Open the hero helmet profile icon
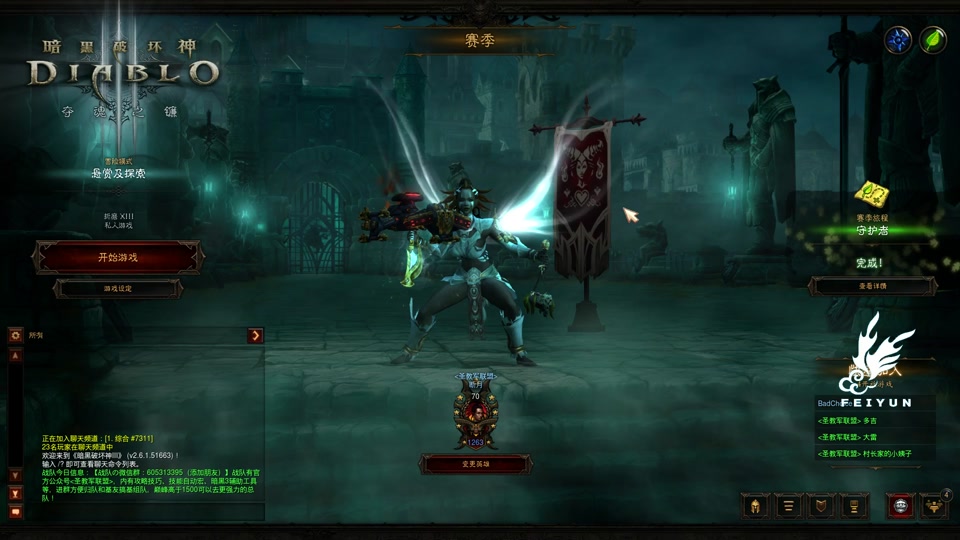This screenshot has height=540, width=960. pos(755,506)
